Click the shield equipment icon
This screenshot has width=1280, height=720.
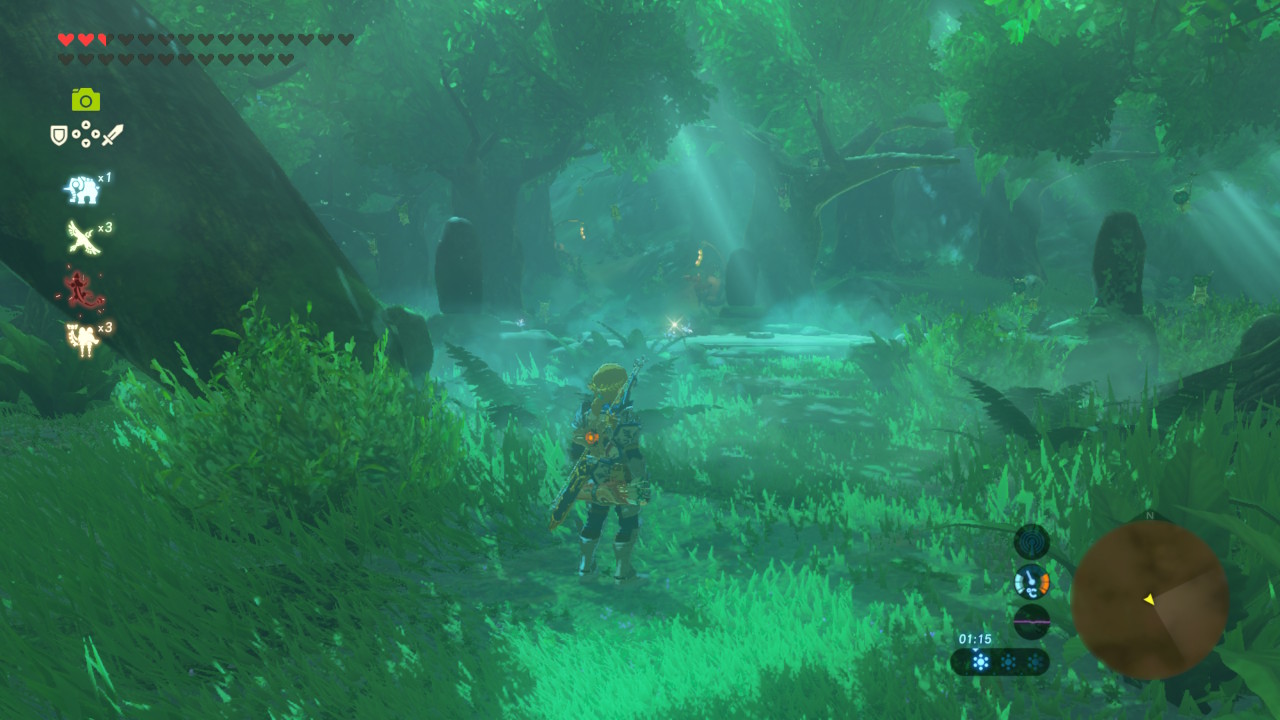(x=59, y=135)
